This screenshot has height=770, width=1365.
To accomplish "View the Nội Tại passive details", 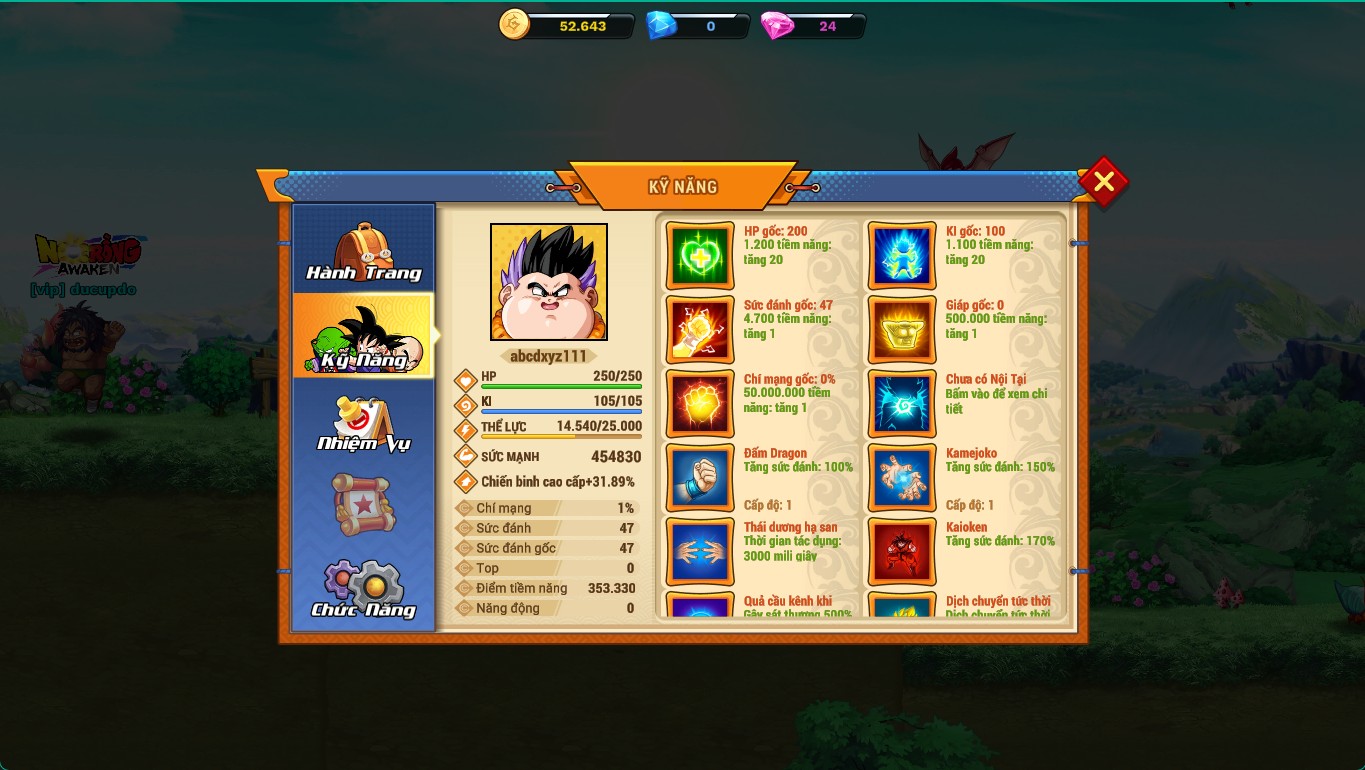I will tap(902, 404).
